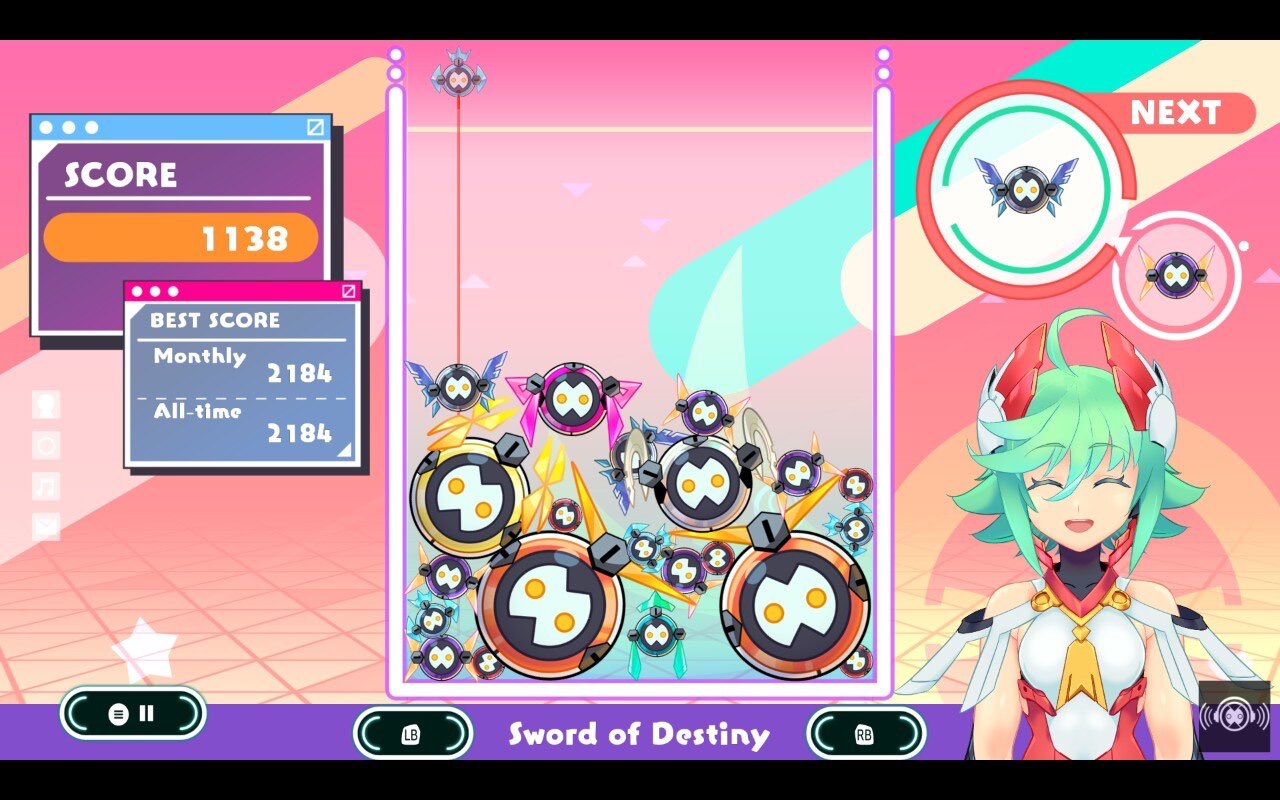Click the Monthly best score entry

pos(245,365)
